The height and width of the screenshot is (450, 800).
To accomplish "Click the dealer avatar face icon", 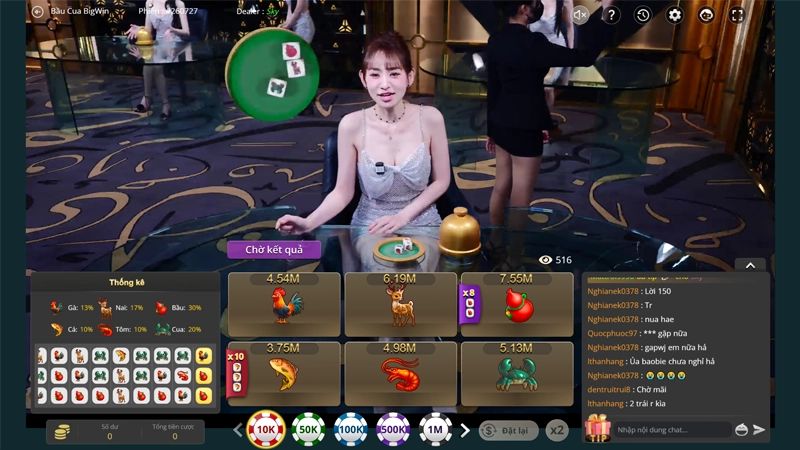I will pos(706,15).
